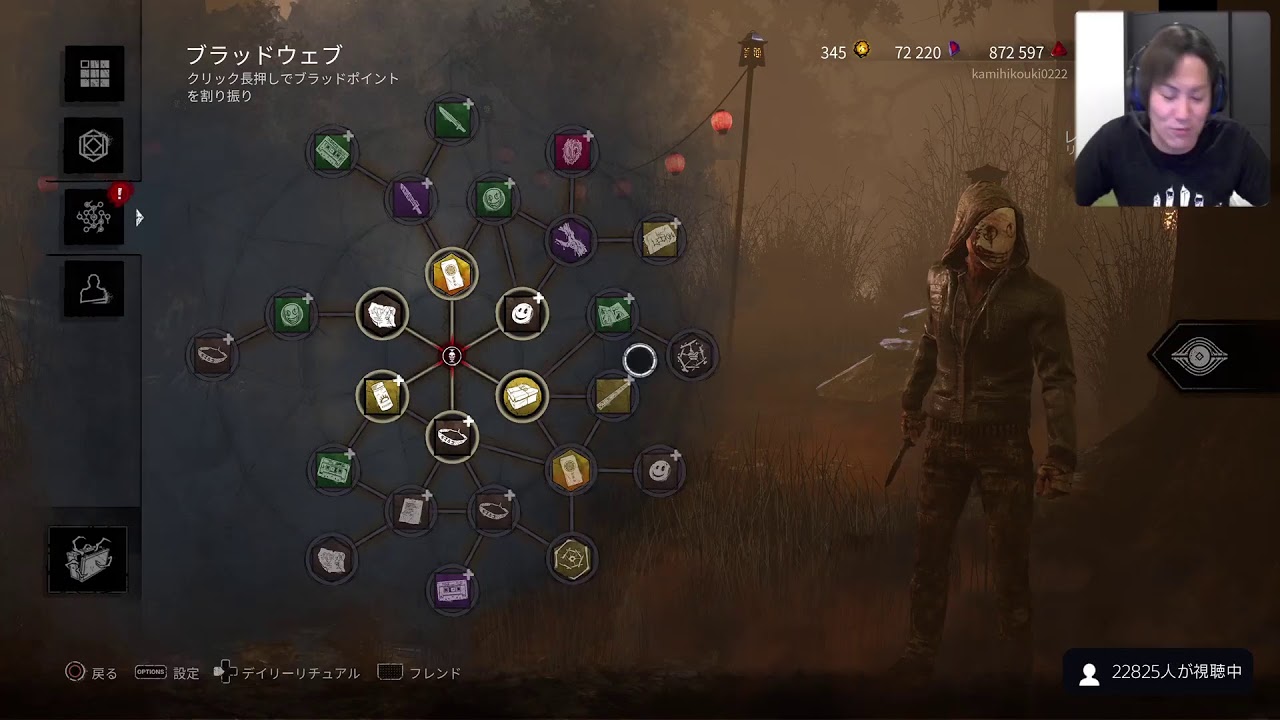Open the loadout grid tab
Image resolution: width=1280 pixels, height=720 pixels.
pos(94,73)
